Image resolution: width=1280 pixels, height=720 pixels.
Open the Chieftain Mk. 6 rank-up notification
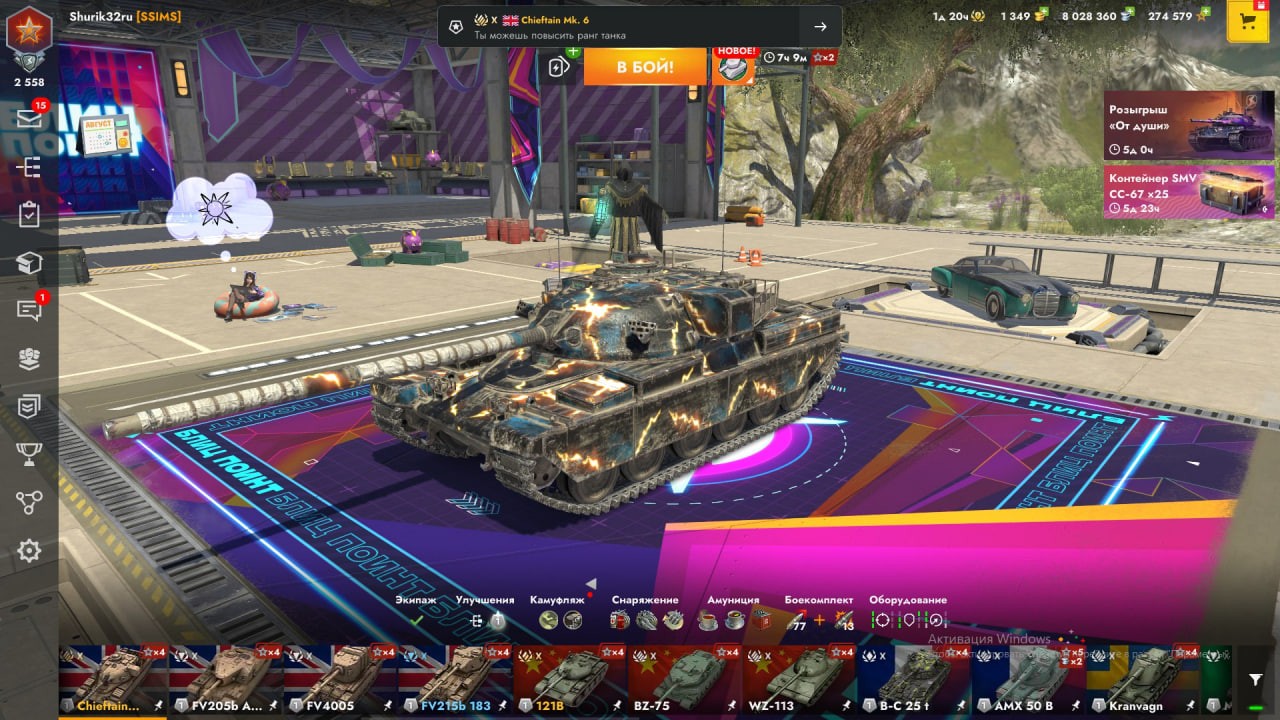(639, 27)
